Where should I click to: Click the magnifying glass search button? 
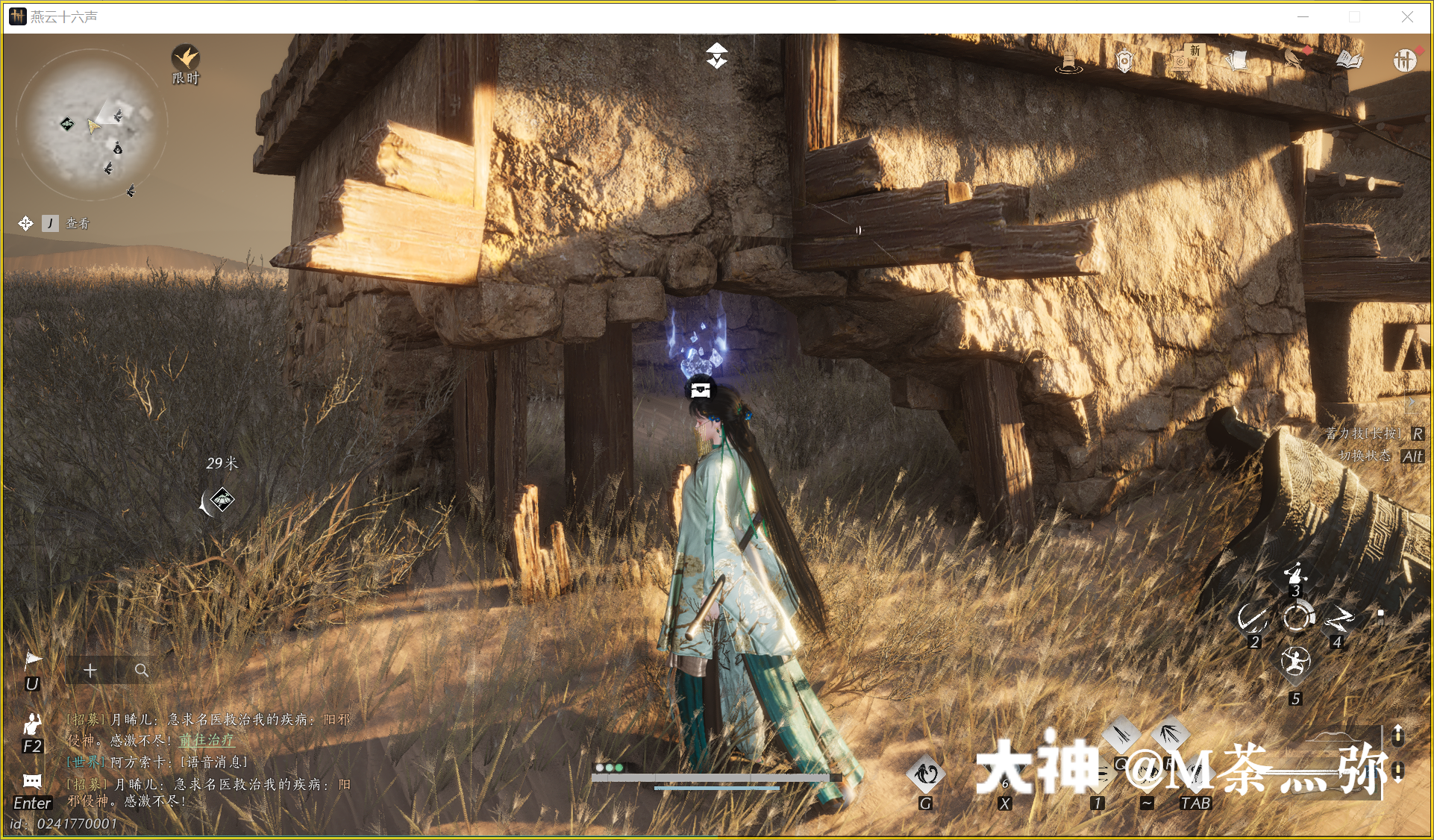(141, 671)
